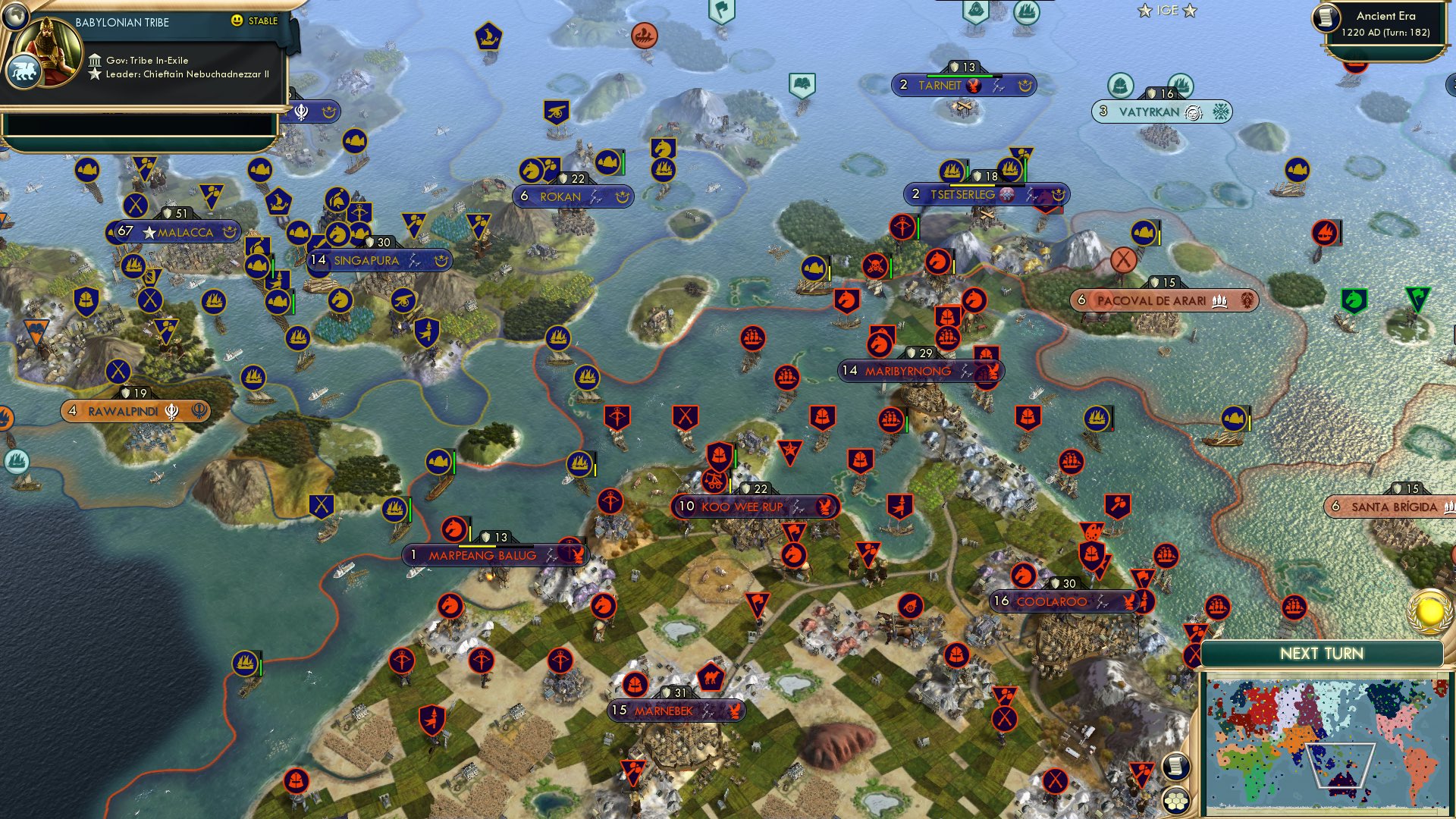Click the orange longship icon at the top
The image size is (1456, 819).
point(645,36)
